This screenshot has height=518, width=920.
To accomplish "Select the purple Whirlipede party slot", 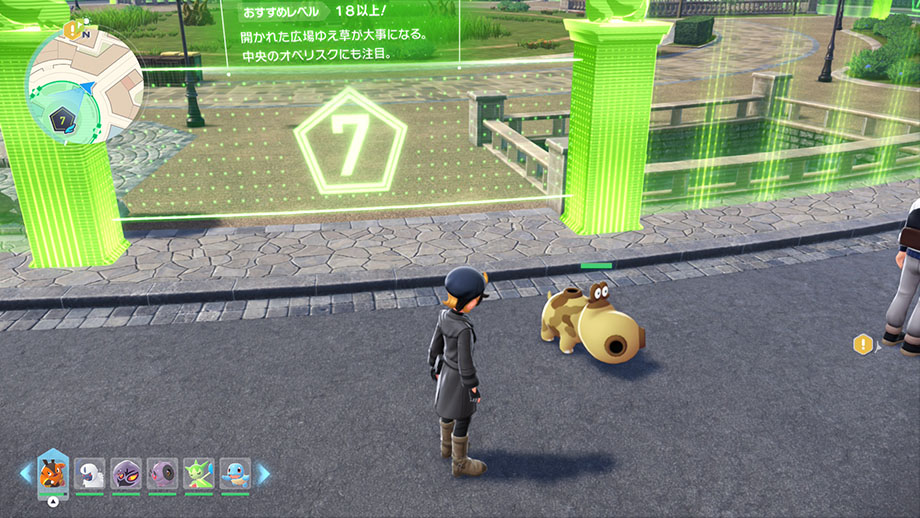I will tap(162, 473).
